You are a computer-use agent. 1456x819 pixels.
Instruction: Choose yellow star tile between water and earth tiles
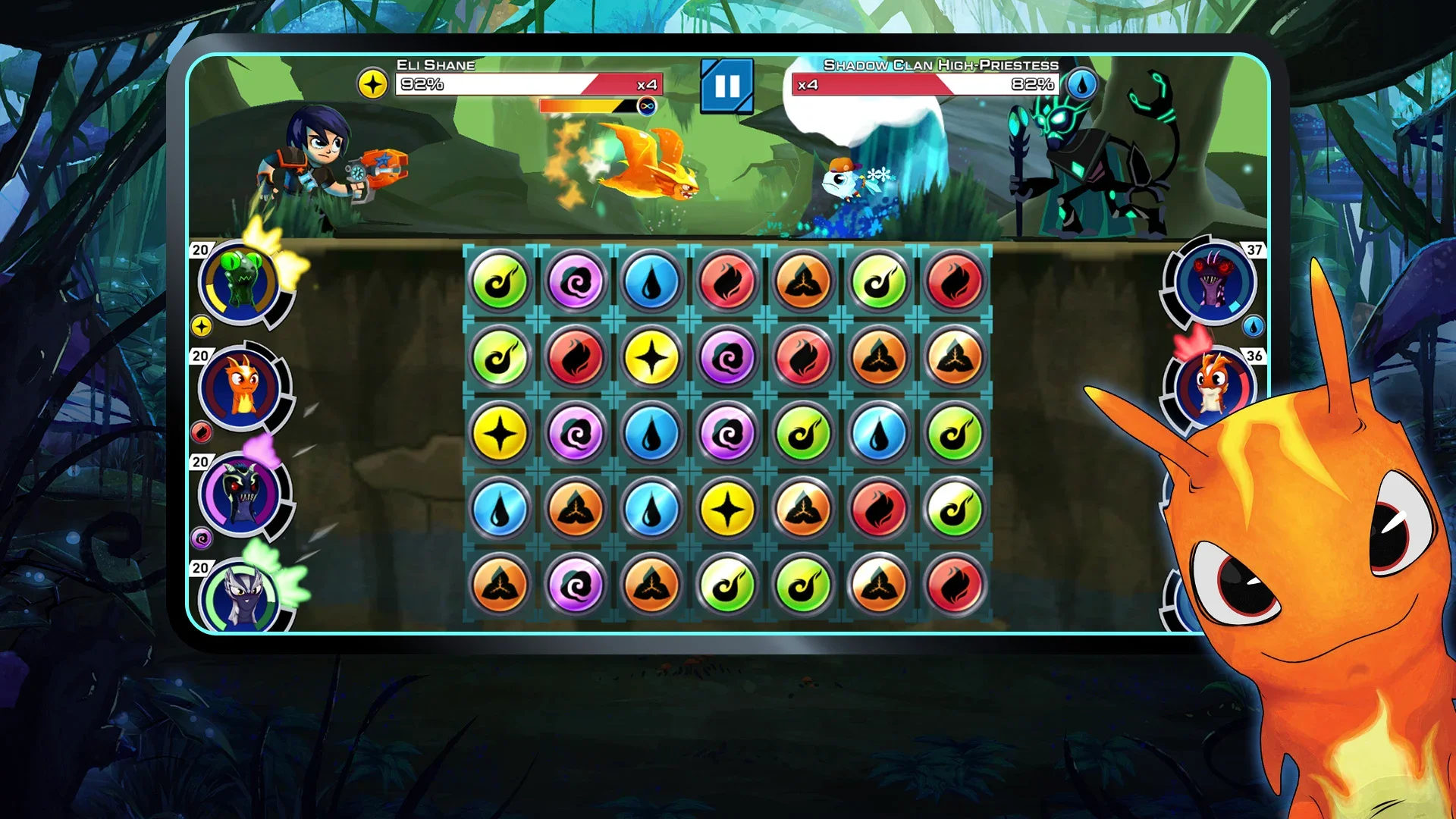pos(726,509)
